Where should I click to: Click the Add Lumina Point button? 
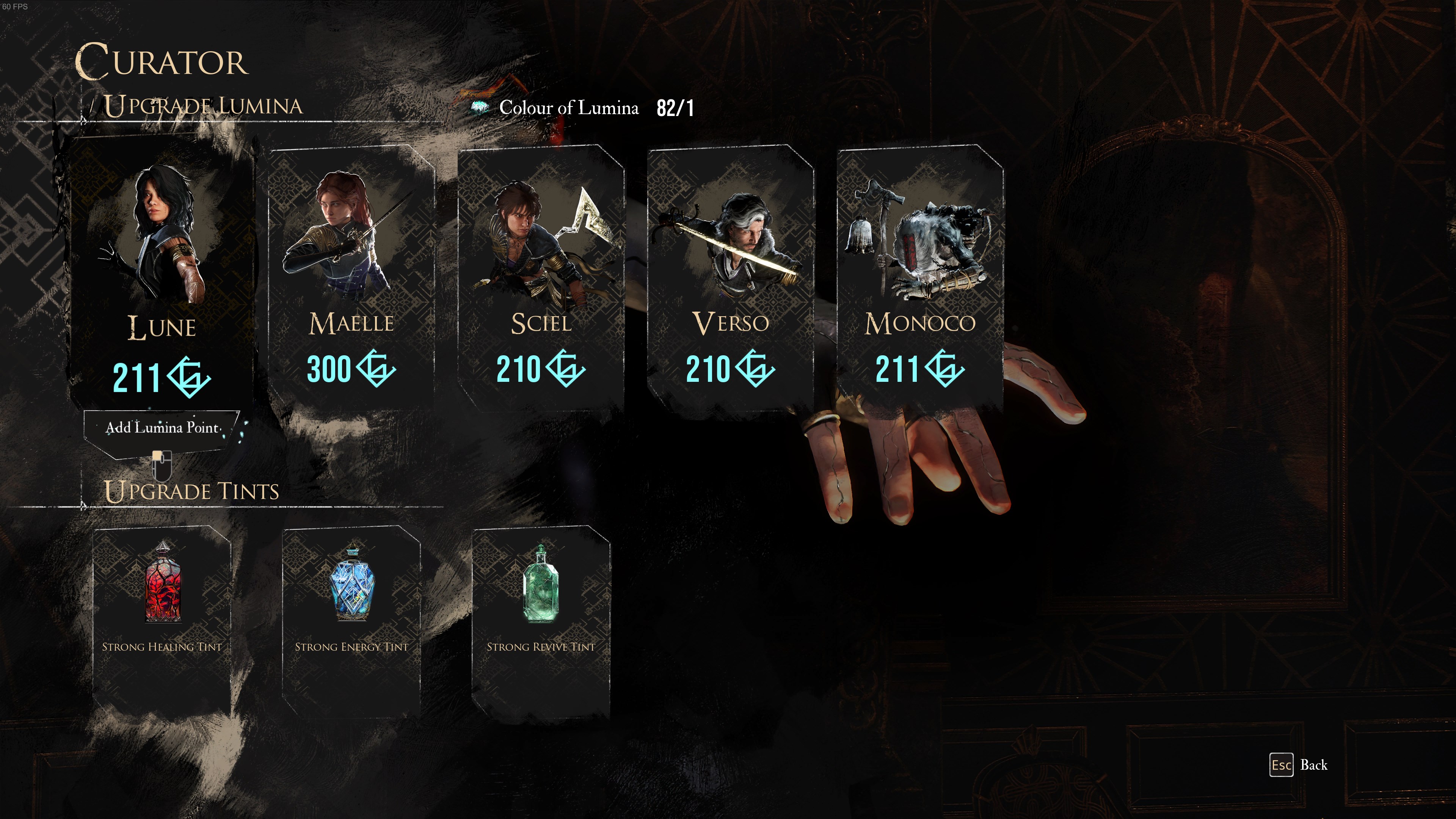tap(162, 428)
